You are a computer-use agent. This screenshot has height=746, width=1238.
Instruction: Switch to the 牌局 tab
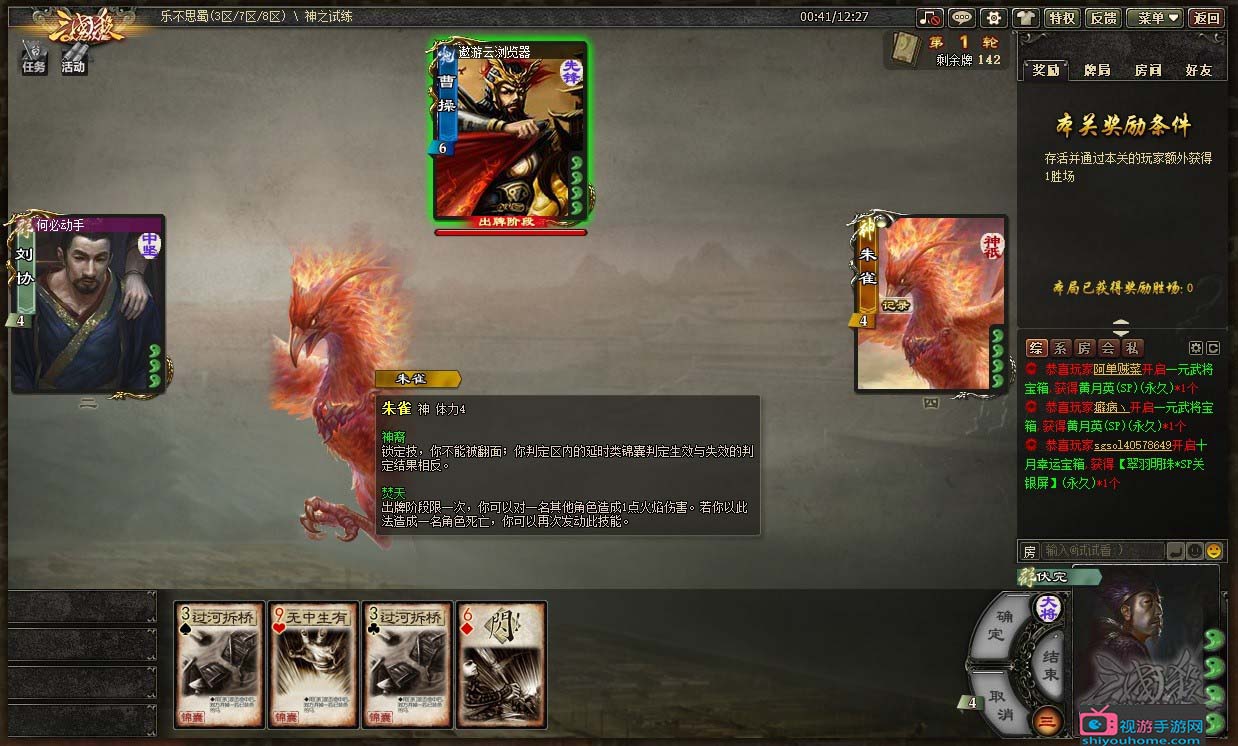(x=1096, y=70)
